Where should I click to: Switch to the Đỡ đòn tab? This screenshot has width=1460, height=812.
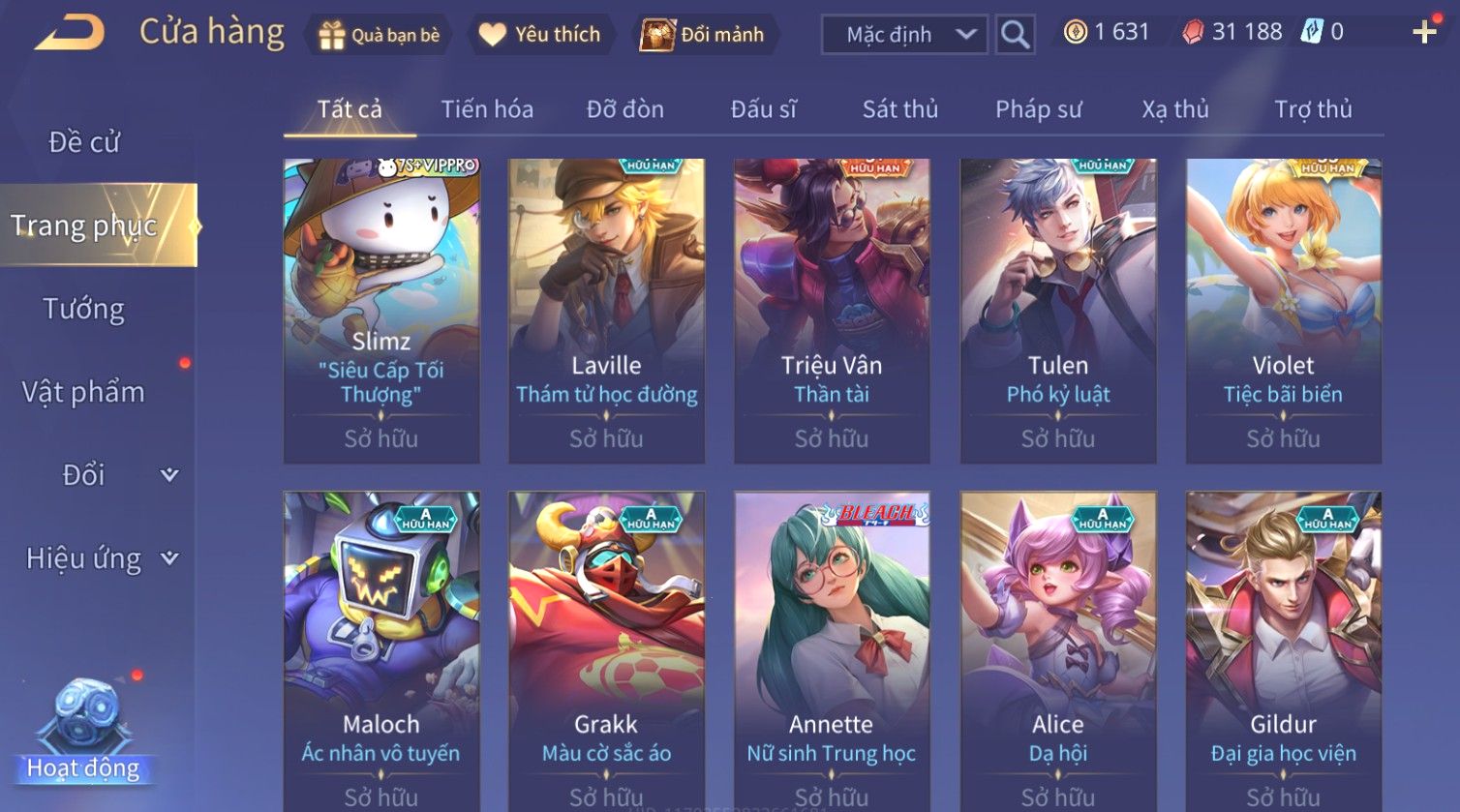(625, 109)
